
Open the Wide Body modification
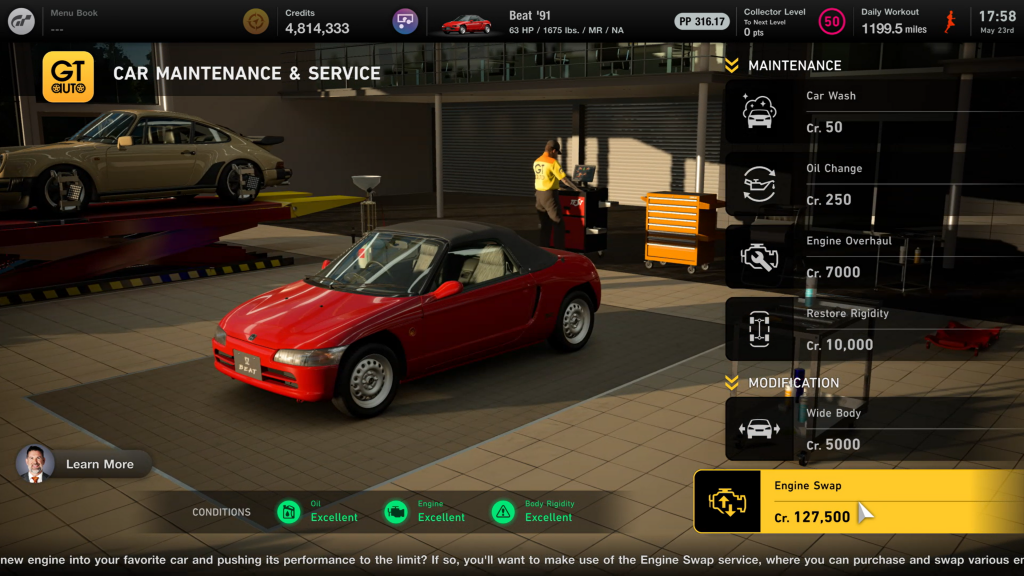[x=870, y=429]
